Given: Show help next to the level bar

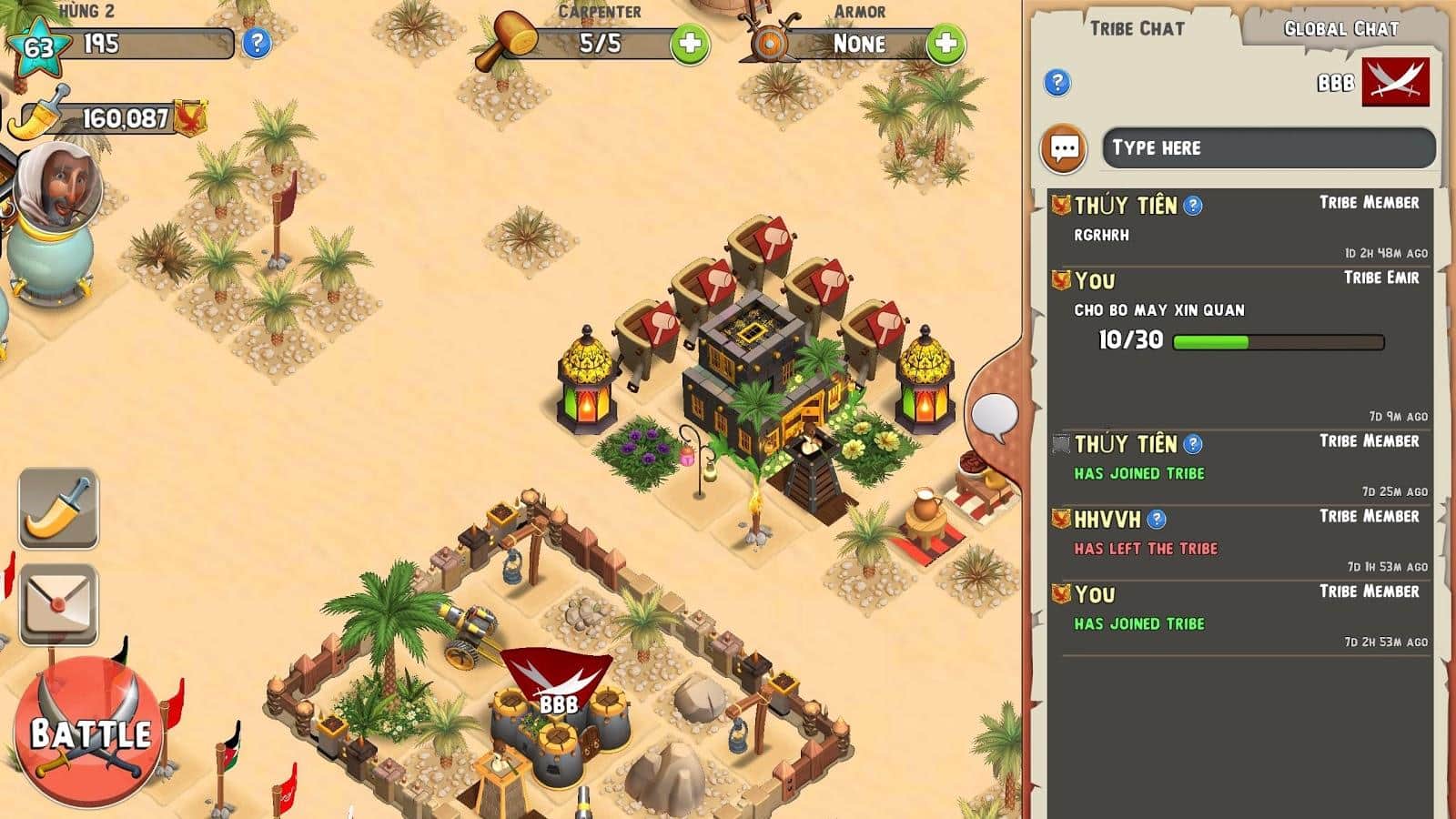Looking at the screenshot, I should (x=257, y=43).
